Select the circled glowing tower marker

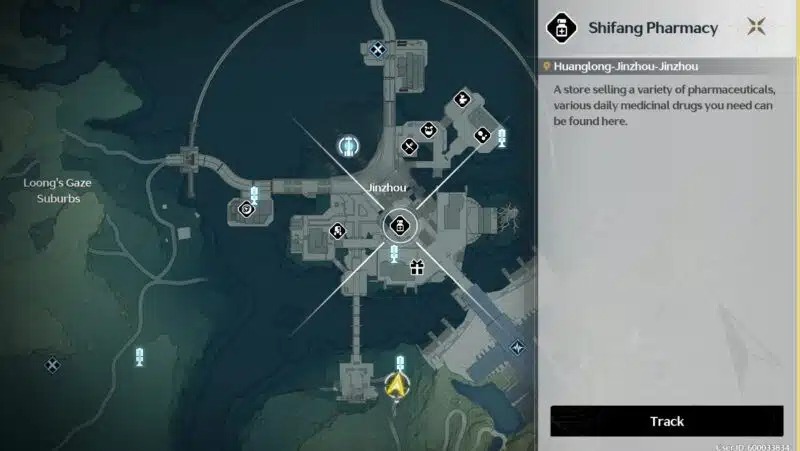[x=349, y=147]
